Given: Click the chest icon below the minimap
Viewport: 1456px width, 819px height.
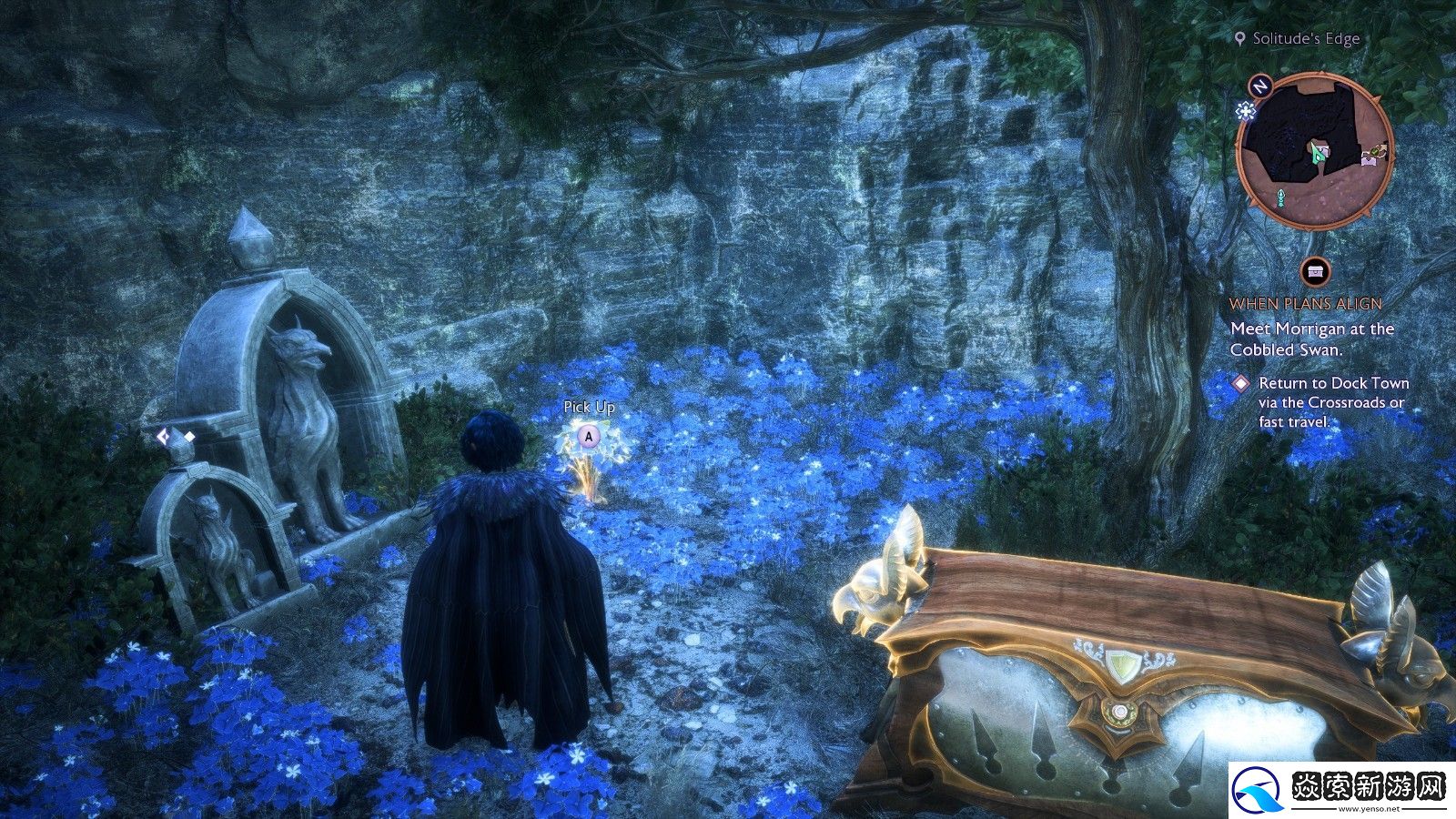Looking at the screenshot, I should [1315, 271].
